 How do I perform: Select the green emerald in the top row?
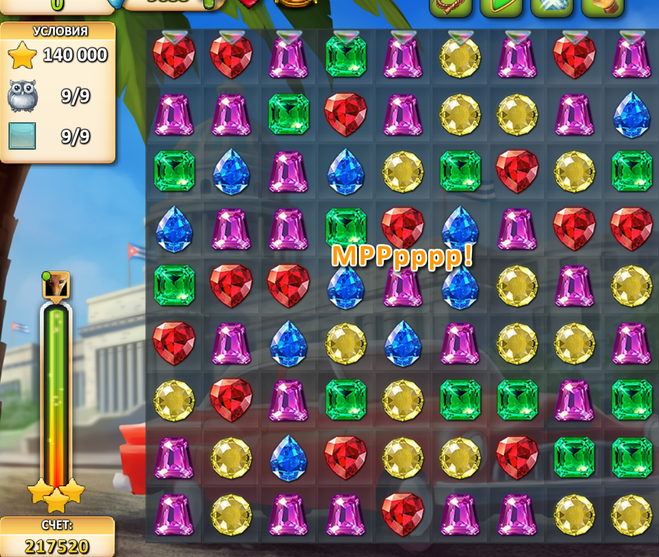point(345,56)
